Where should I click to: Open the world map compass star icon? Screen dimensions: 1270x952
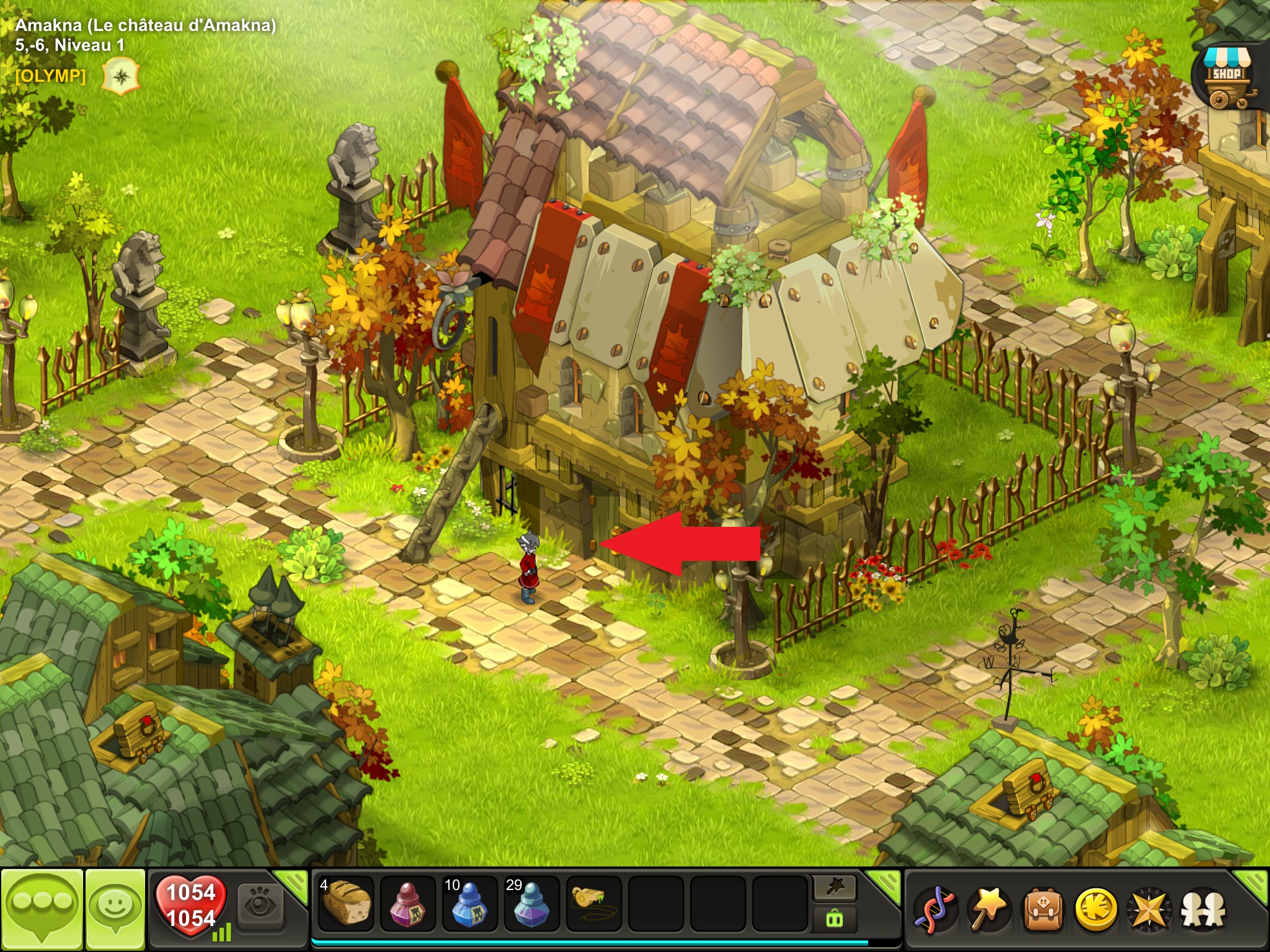tap(1148, 910)
